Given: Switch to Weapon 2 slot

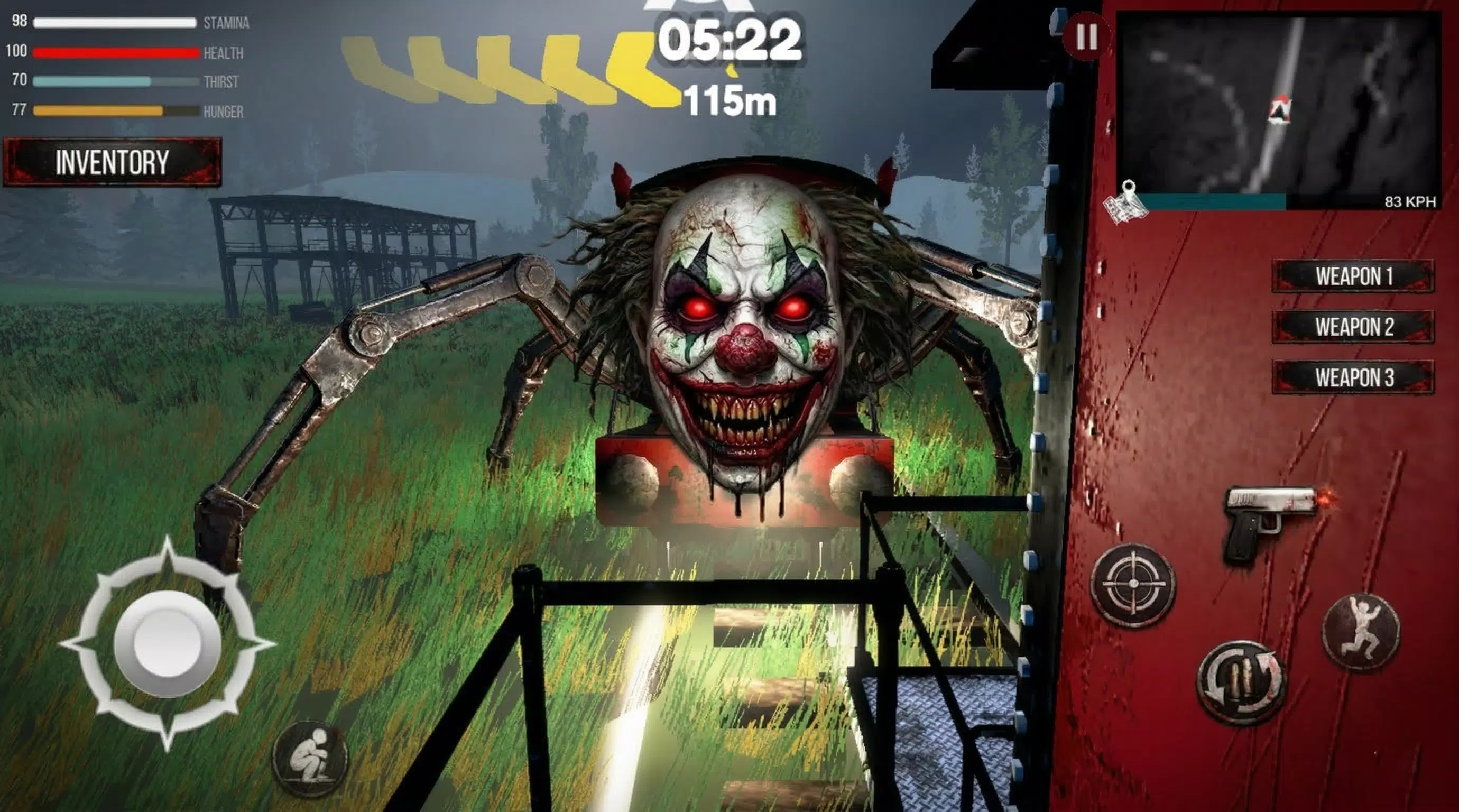Looking at the screenshot, I should tap(1353, 327).
